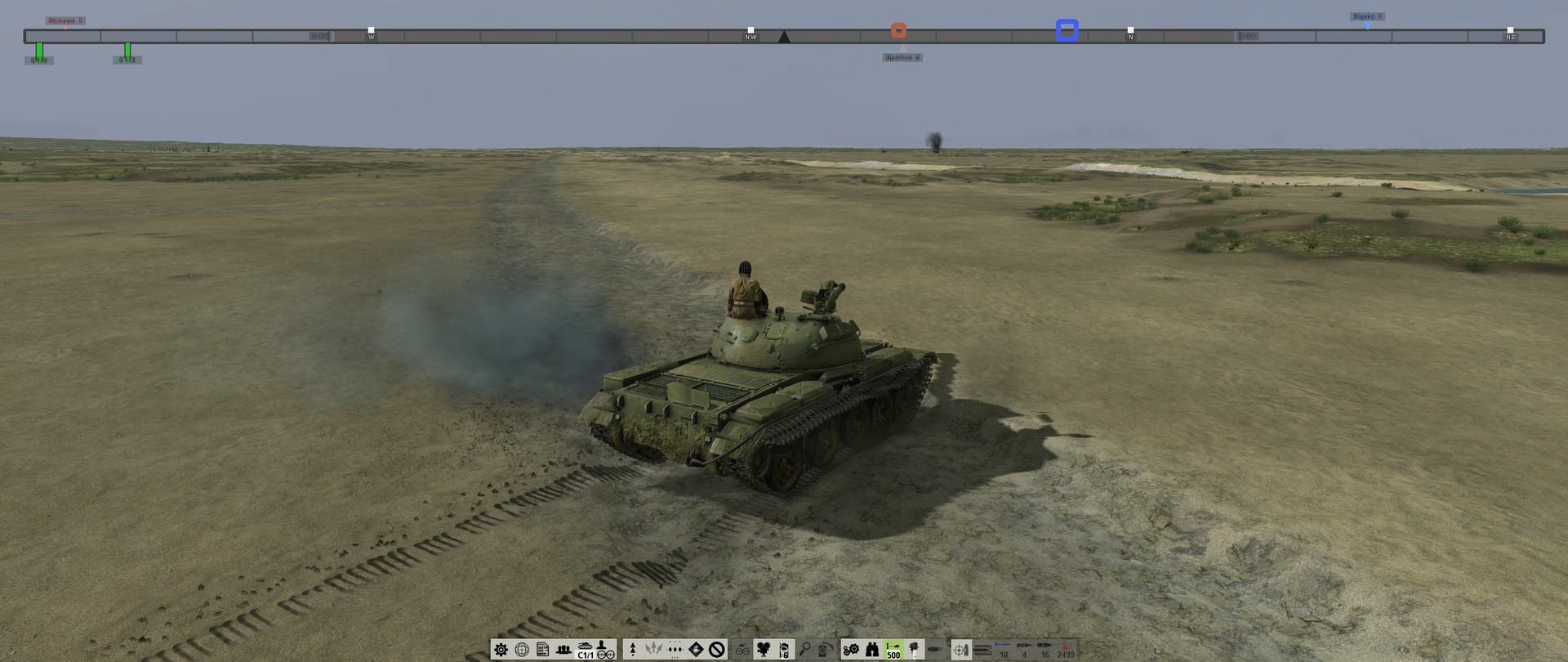View the mission orders document icon
Screen dimensions: 1568x662
pyautogui.click(x=541, y=651)
